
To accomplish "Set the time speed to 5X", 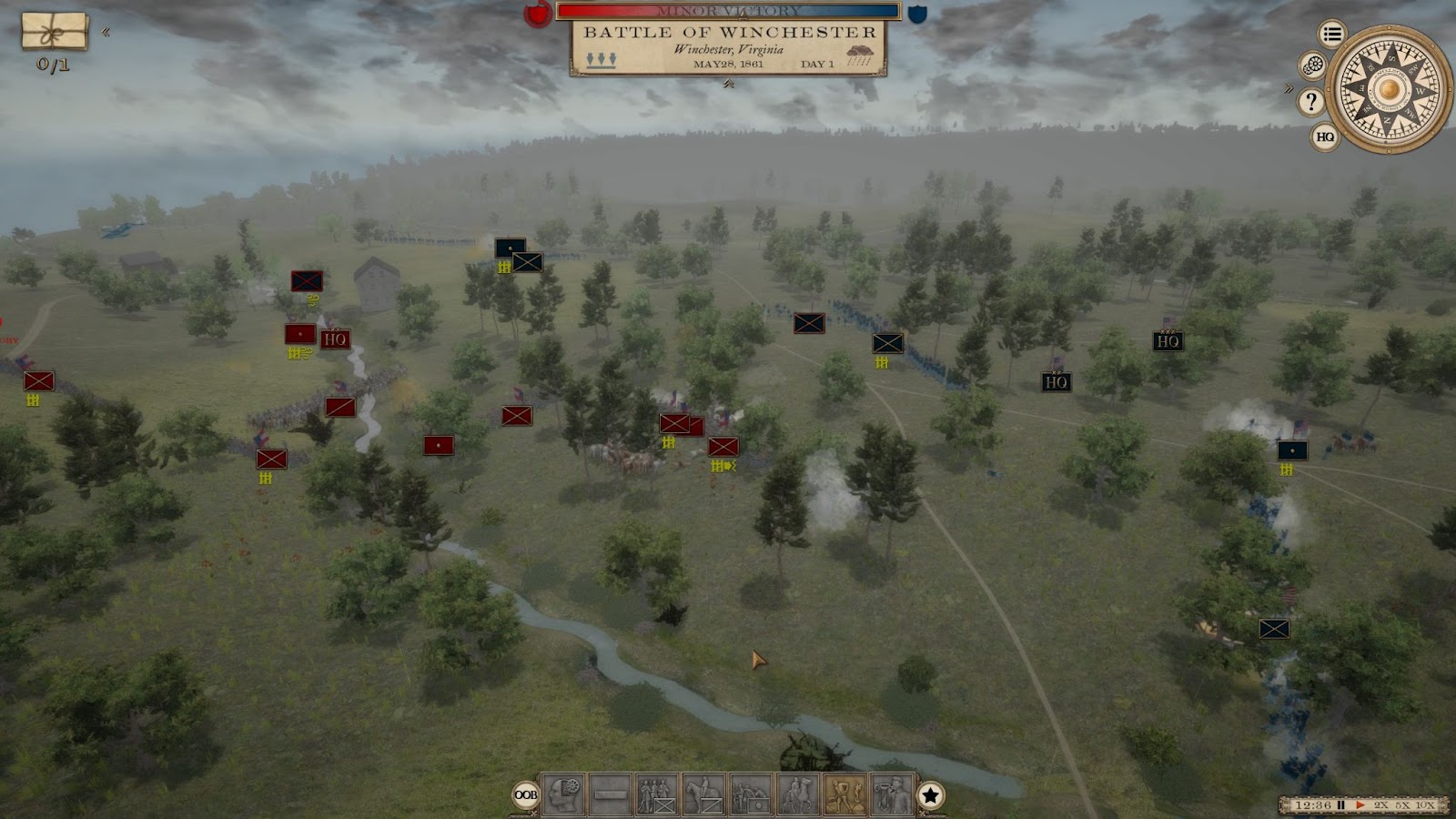I will coord(1402,805).
